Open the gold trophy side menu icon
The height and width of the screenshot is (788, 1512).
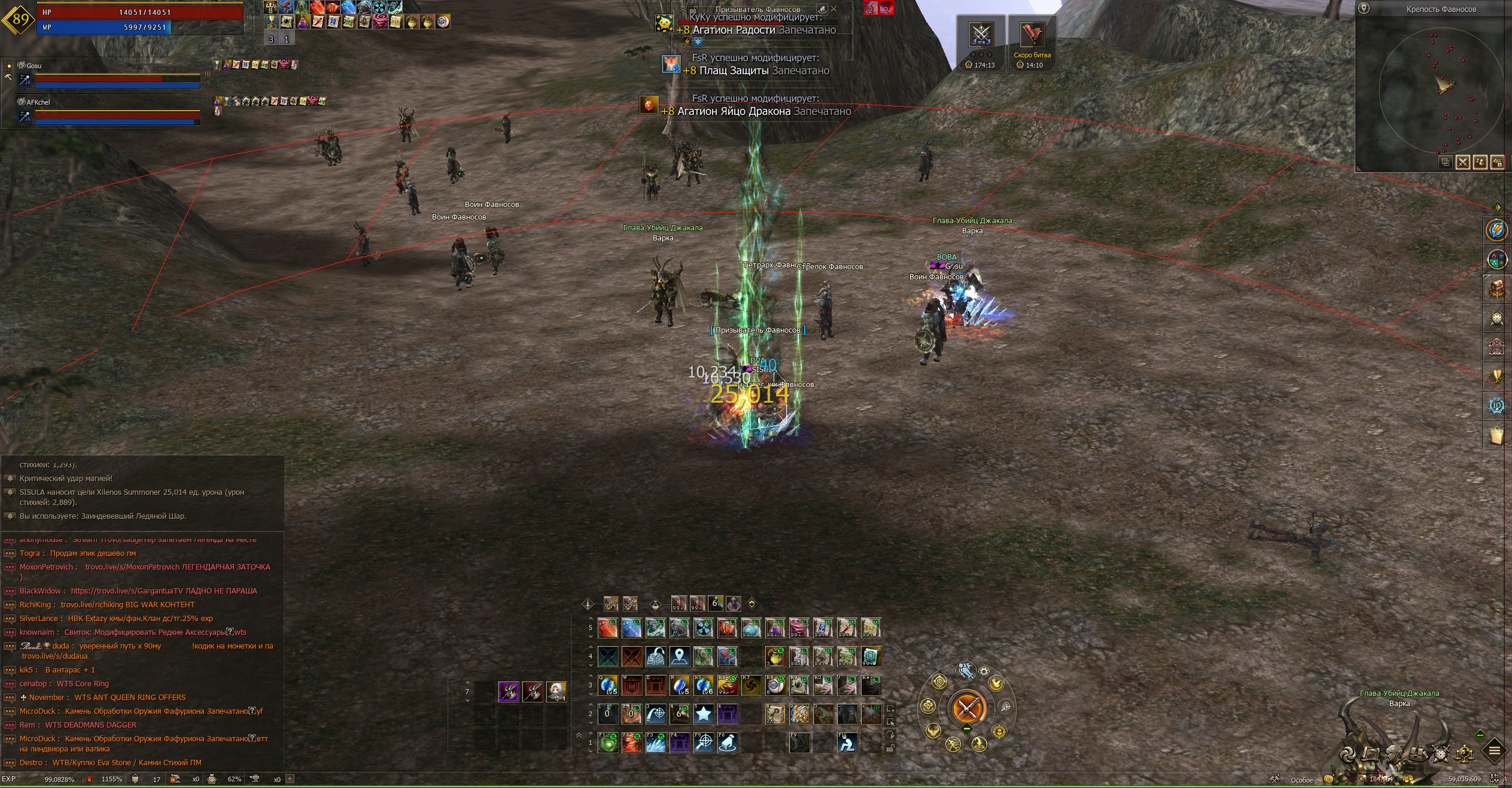1496,376
